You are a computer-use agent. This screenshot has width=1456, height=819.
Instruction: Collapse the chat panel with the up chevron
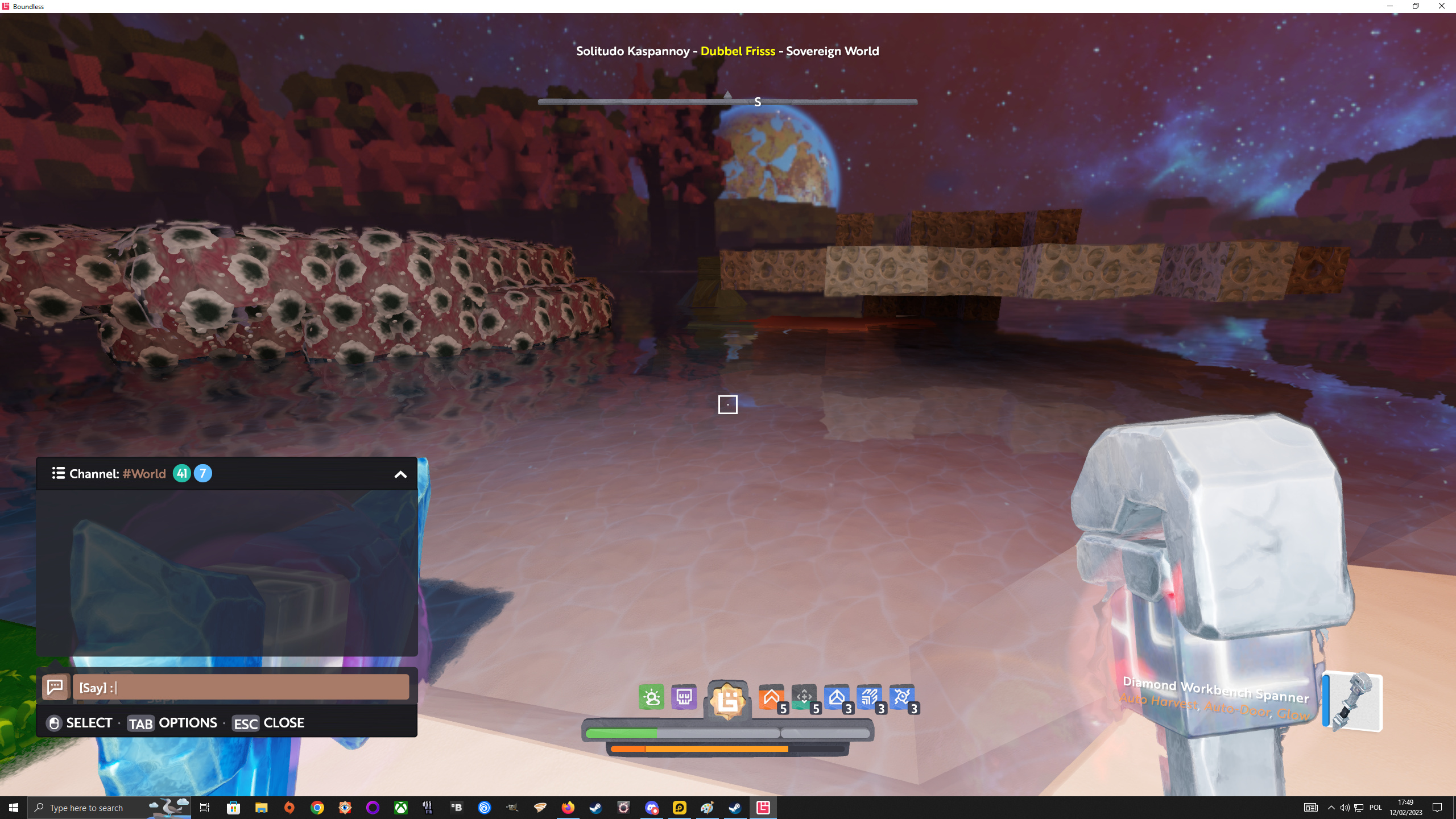[x=400, y=474]
